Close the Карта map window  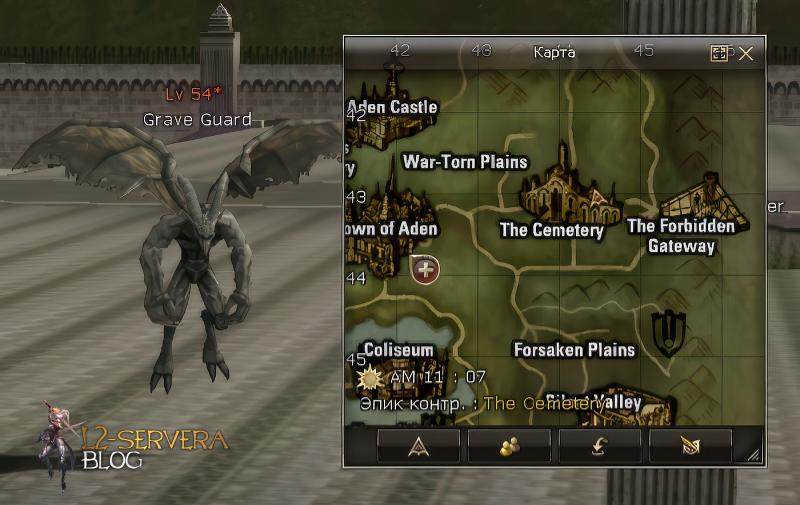coord(746,54)
